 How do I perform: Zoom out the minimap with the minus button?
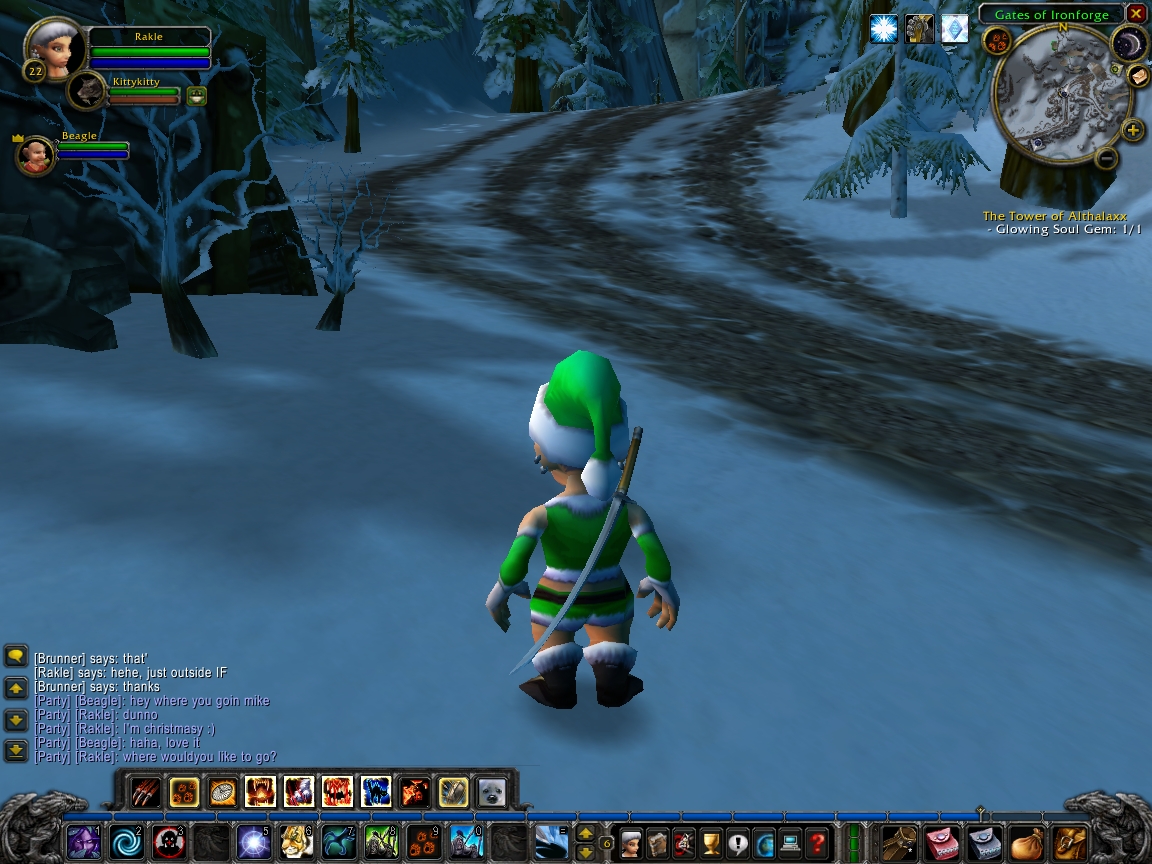pos(1106,158)
